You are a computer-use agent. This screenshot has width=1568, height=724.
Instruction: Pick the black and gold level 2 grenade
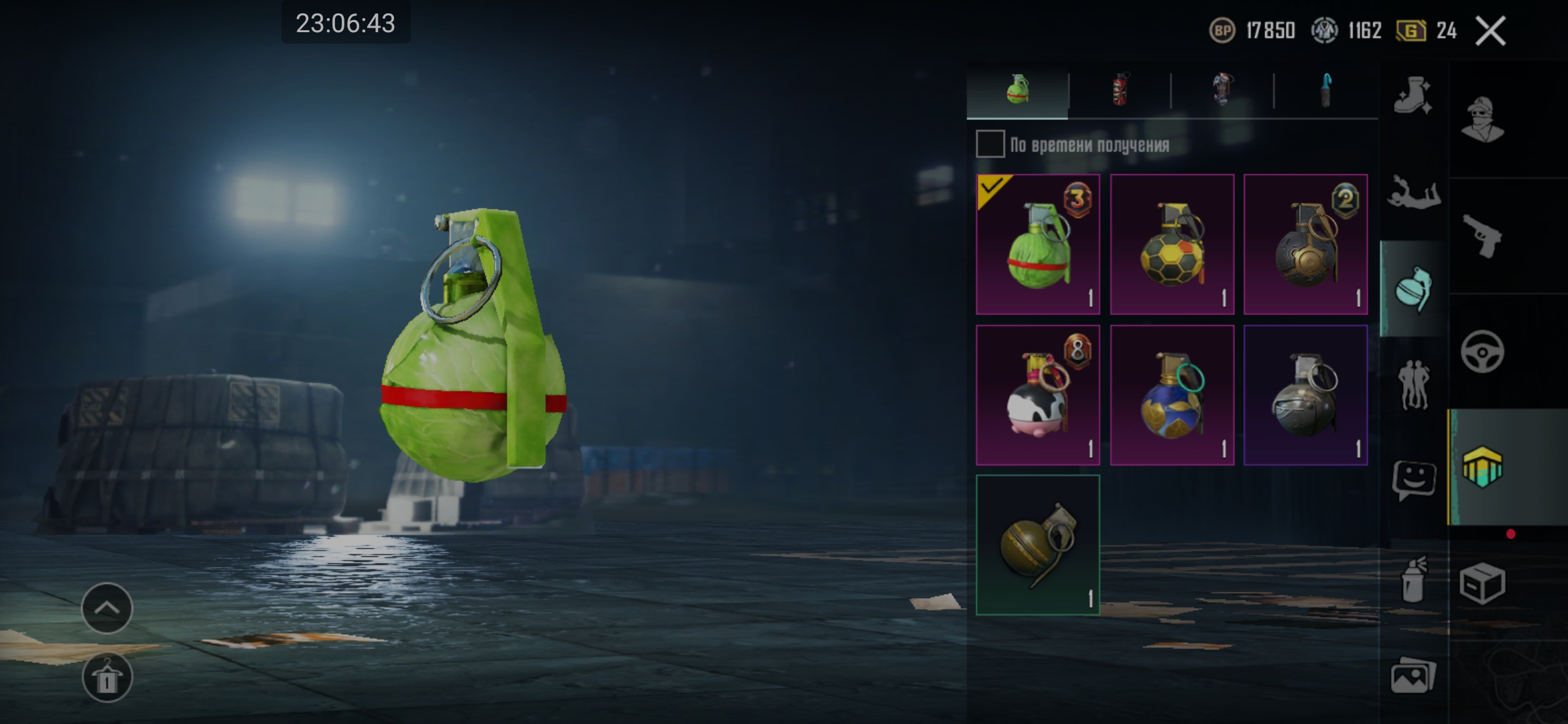click(1305, 244)
